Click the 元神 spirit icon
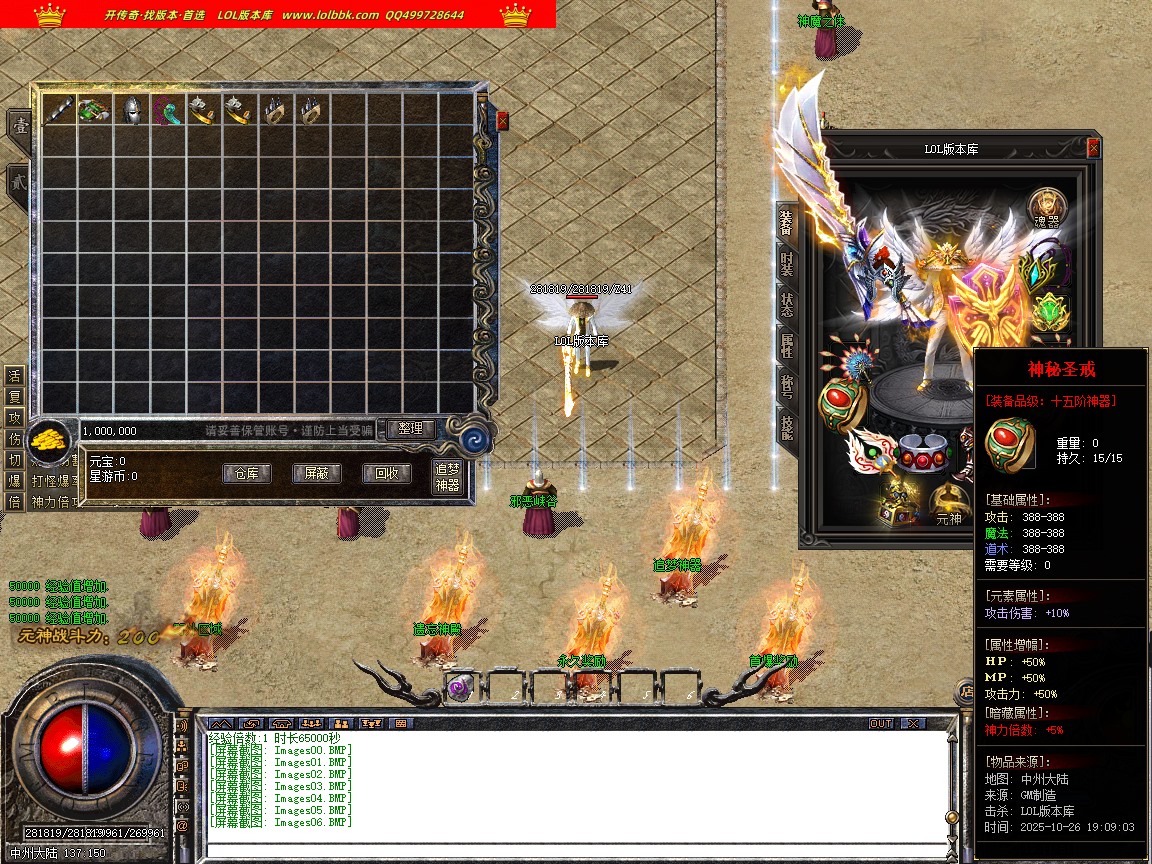The image size is (1152, 864). click(x=948, y=506)
